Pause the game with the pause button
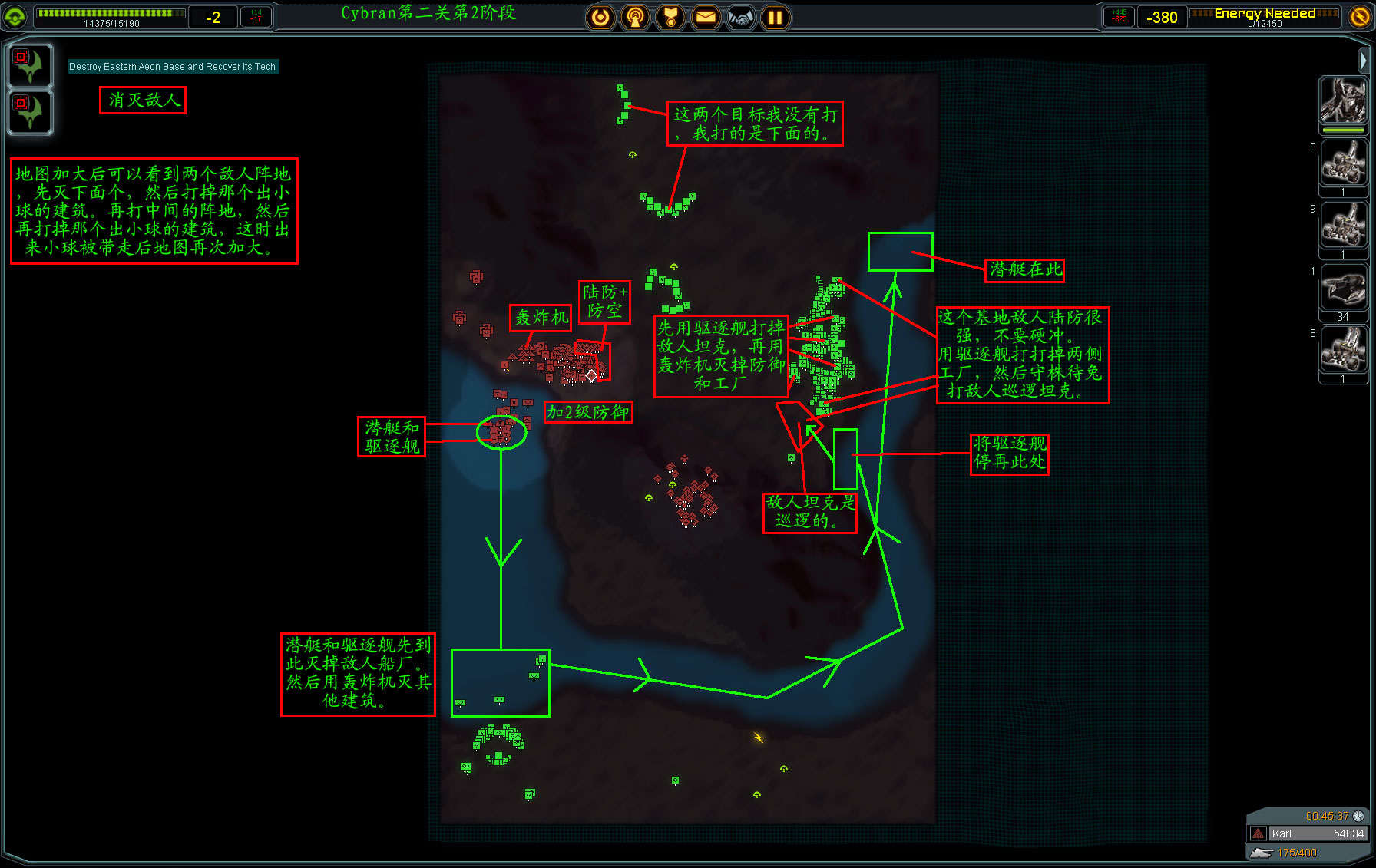The height and width of the screenshot is (868, 1376). (776, 17)
